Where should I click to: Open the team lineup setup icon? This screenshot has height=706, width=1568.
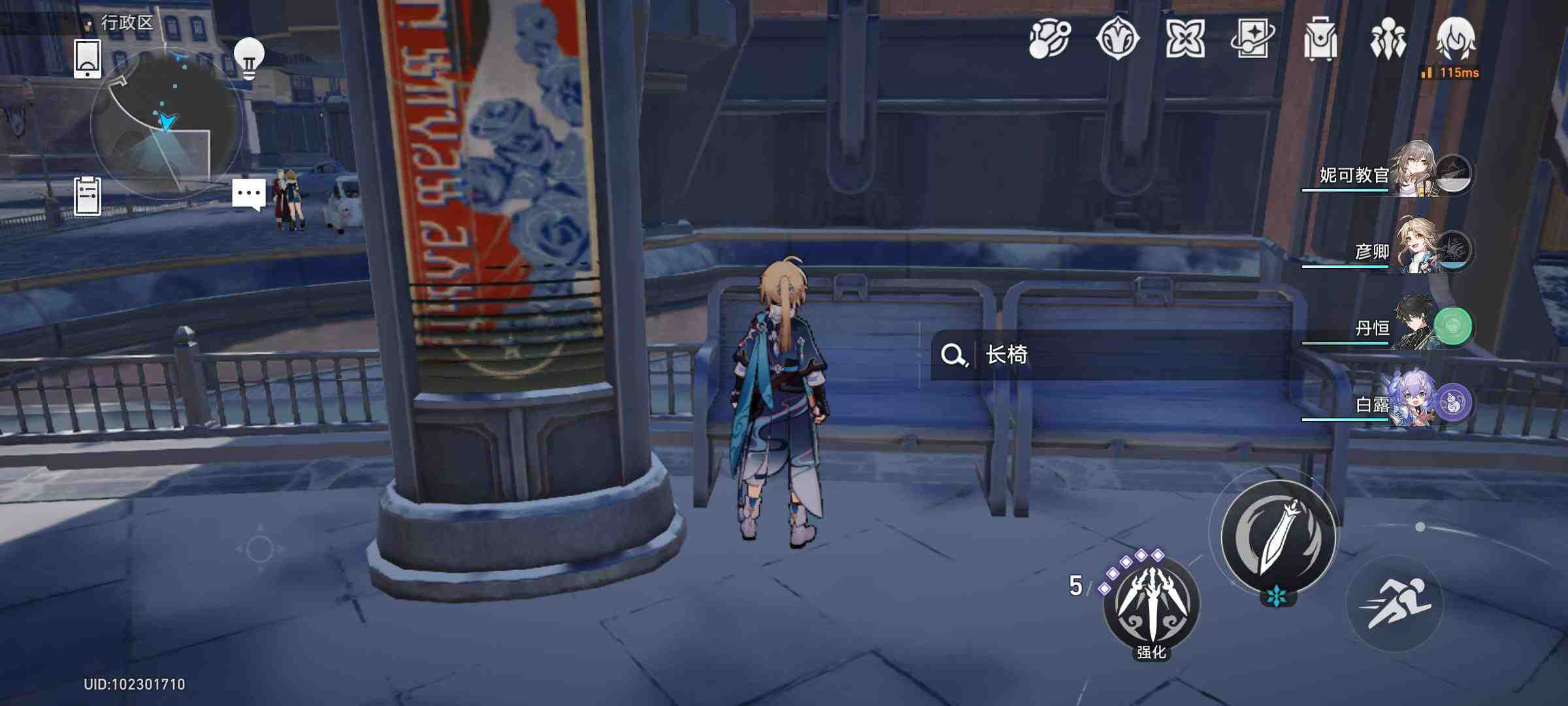(x=1388, y=39)
